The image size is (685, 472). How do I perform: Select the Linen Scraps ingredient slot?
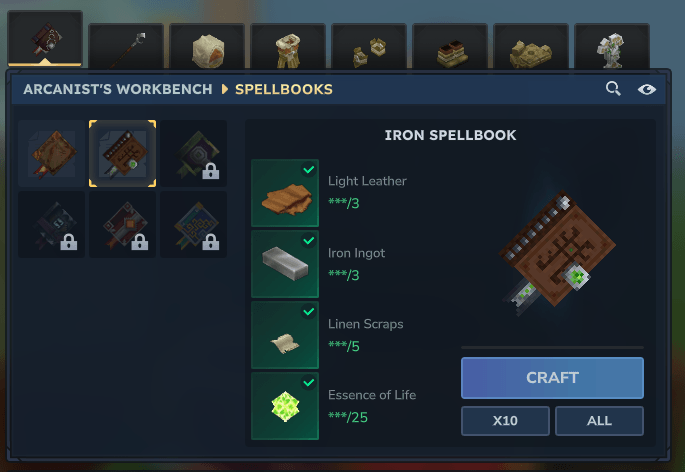click(285, 335)
